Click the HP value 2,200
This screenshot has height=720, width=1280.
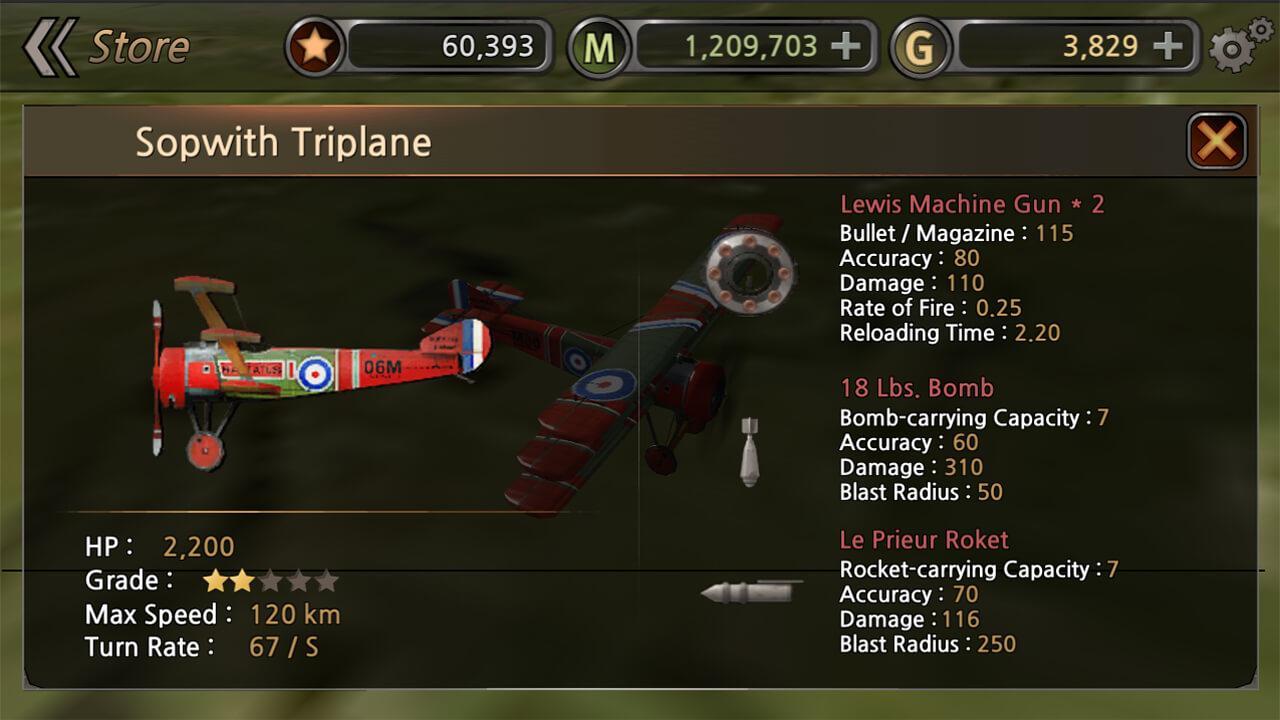[x=200, y=547]
